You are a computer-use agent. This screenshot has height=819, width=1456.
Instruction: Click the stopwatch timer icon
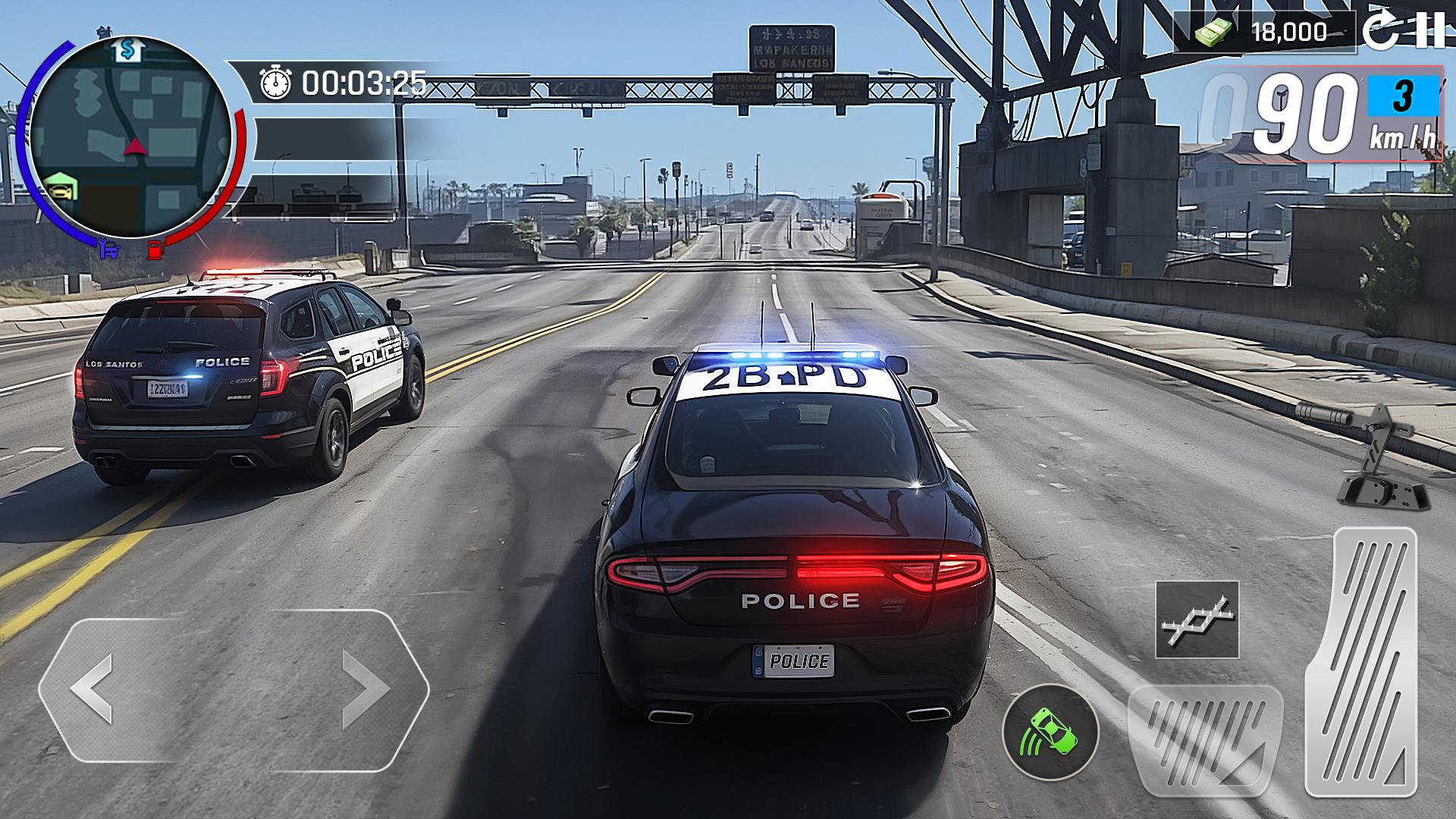coord(275,81)
